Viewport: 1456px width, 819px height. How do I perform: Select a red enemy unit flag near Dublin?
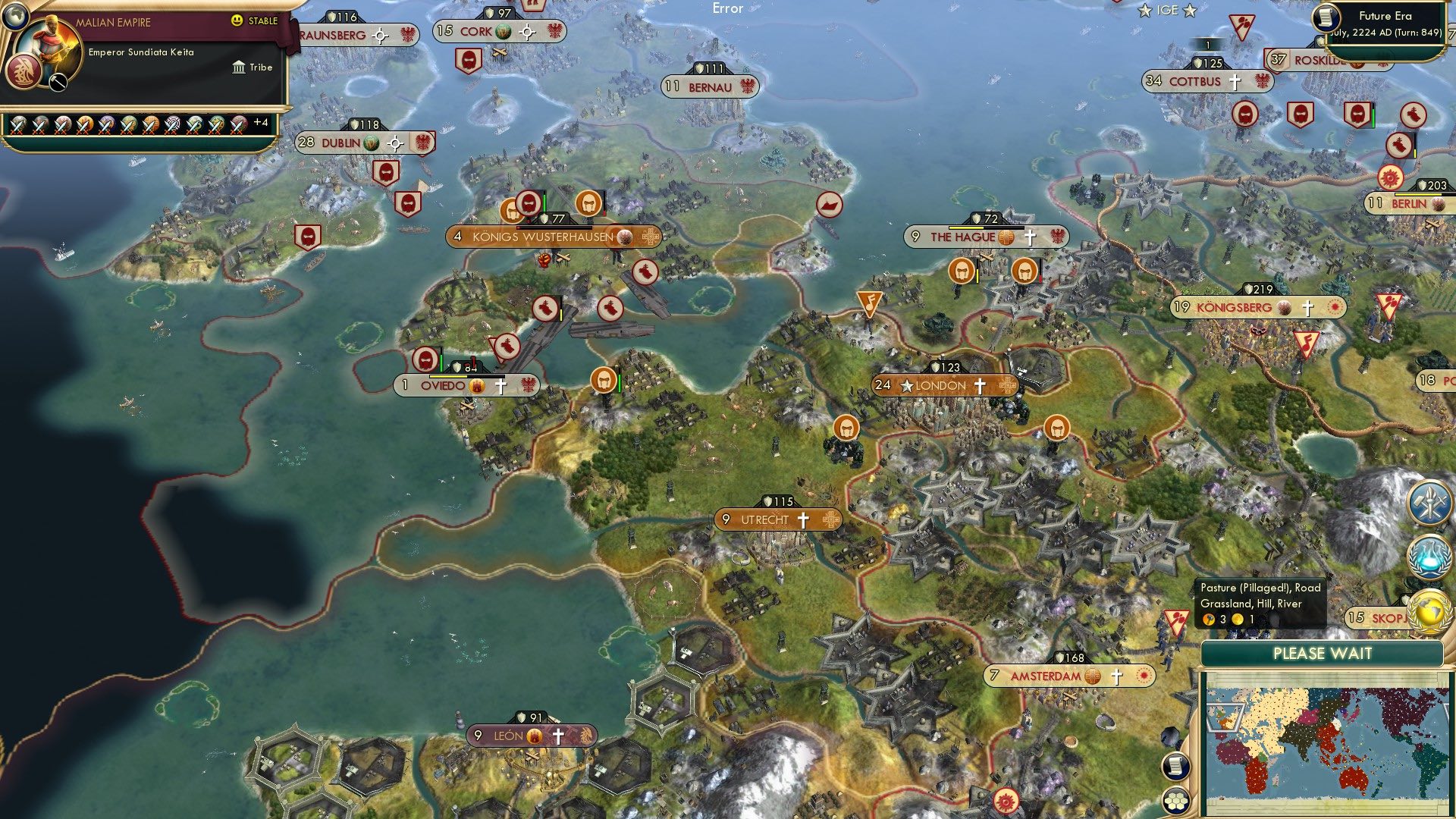385,172
